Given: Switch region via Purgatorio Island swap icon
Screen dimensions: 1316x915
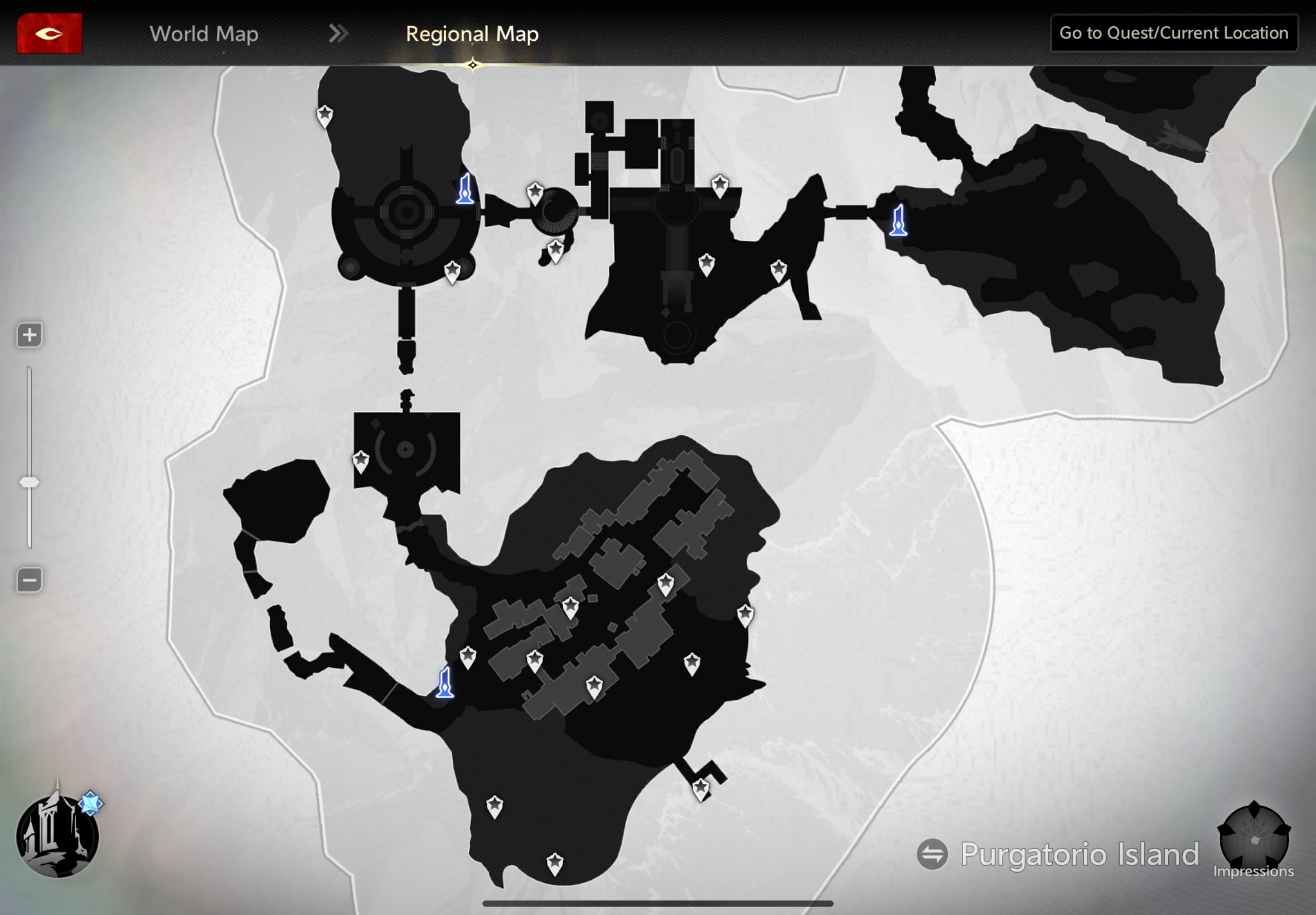Looking at the screenshot, I should [x=932, y=854].
